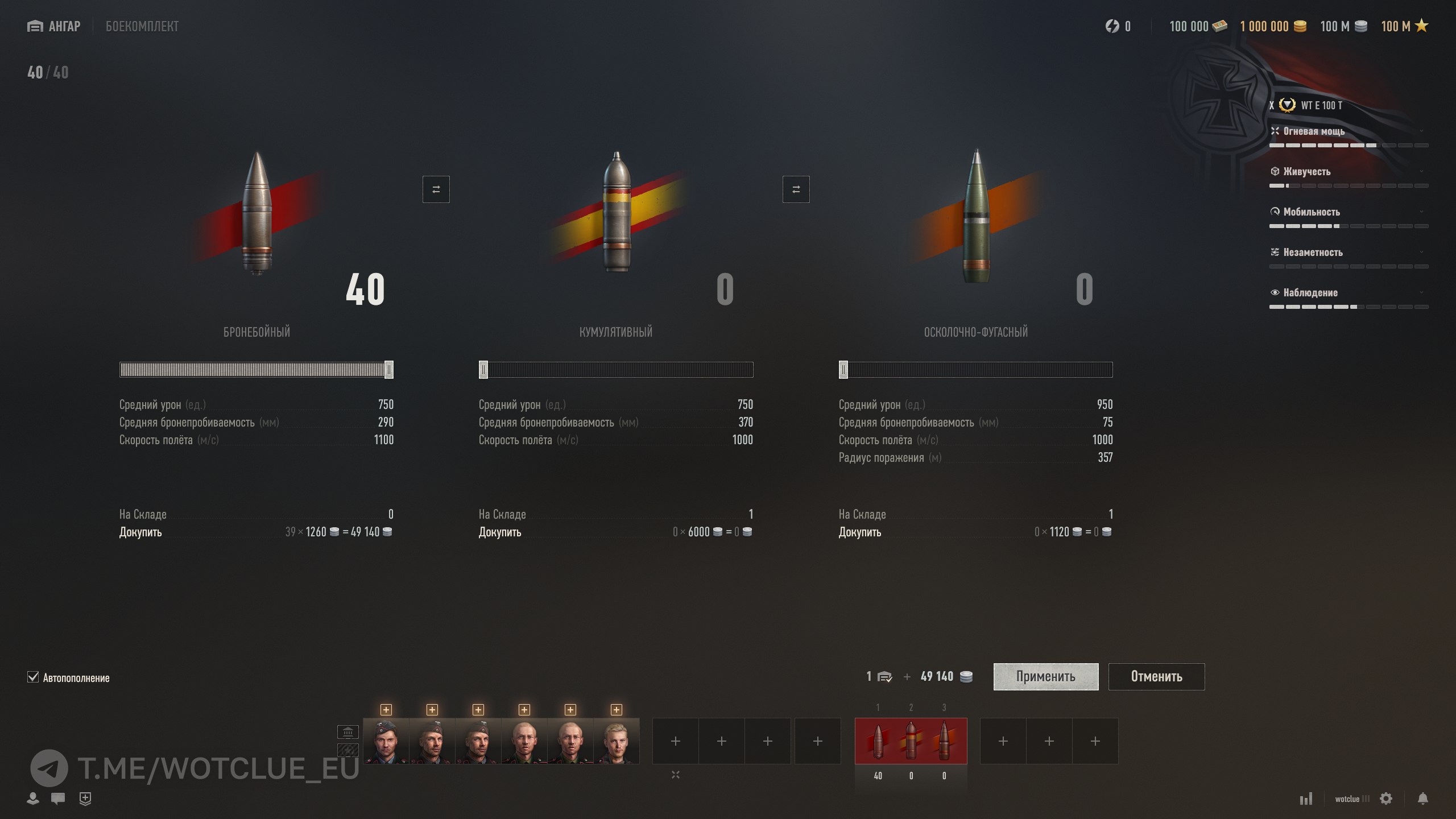The height and width of the screenshot is (819, 1456).
Task: Open the chat speech-bubble icon
Action: (57, 798)
